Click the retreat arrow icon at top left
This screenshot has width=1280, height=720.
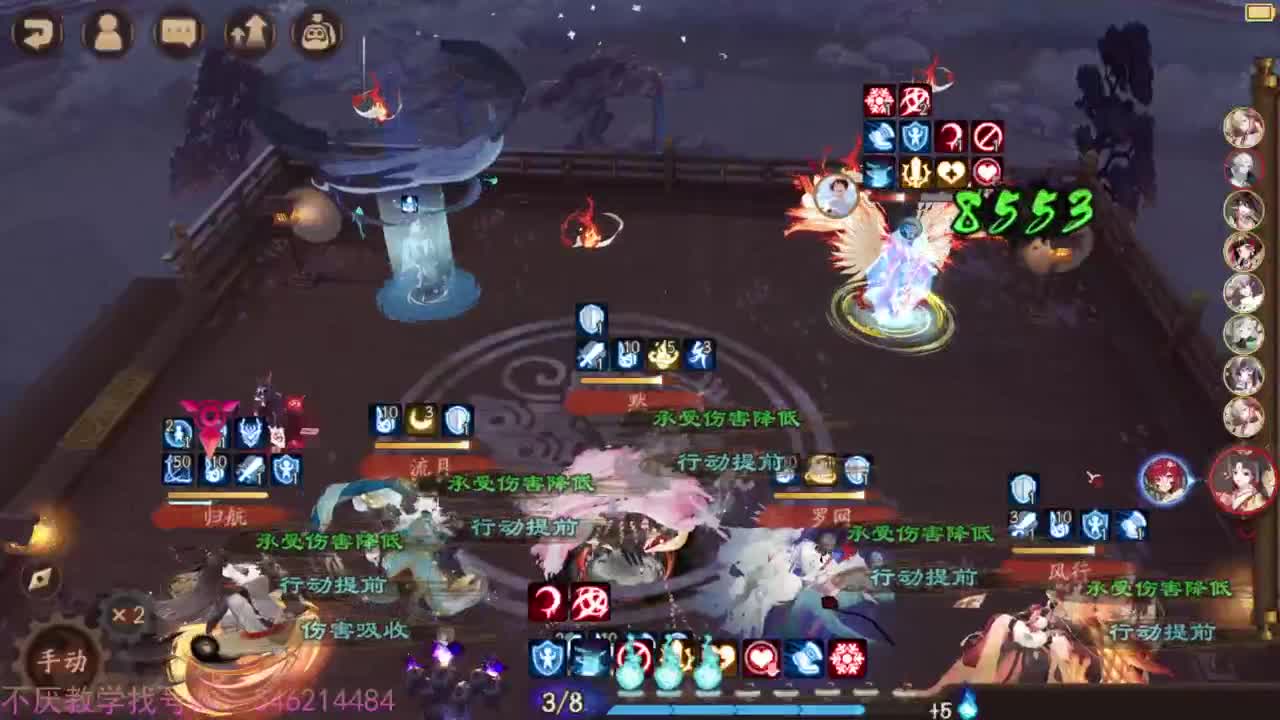37,31
